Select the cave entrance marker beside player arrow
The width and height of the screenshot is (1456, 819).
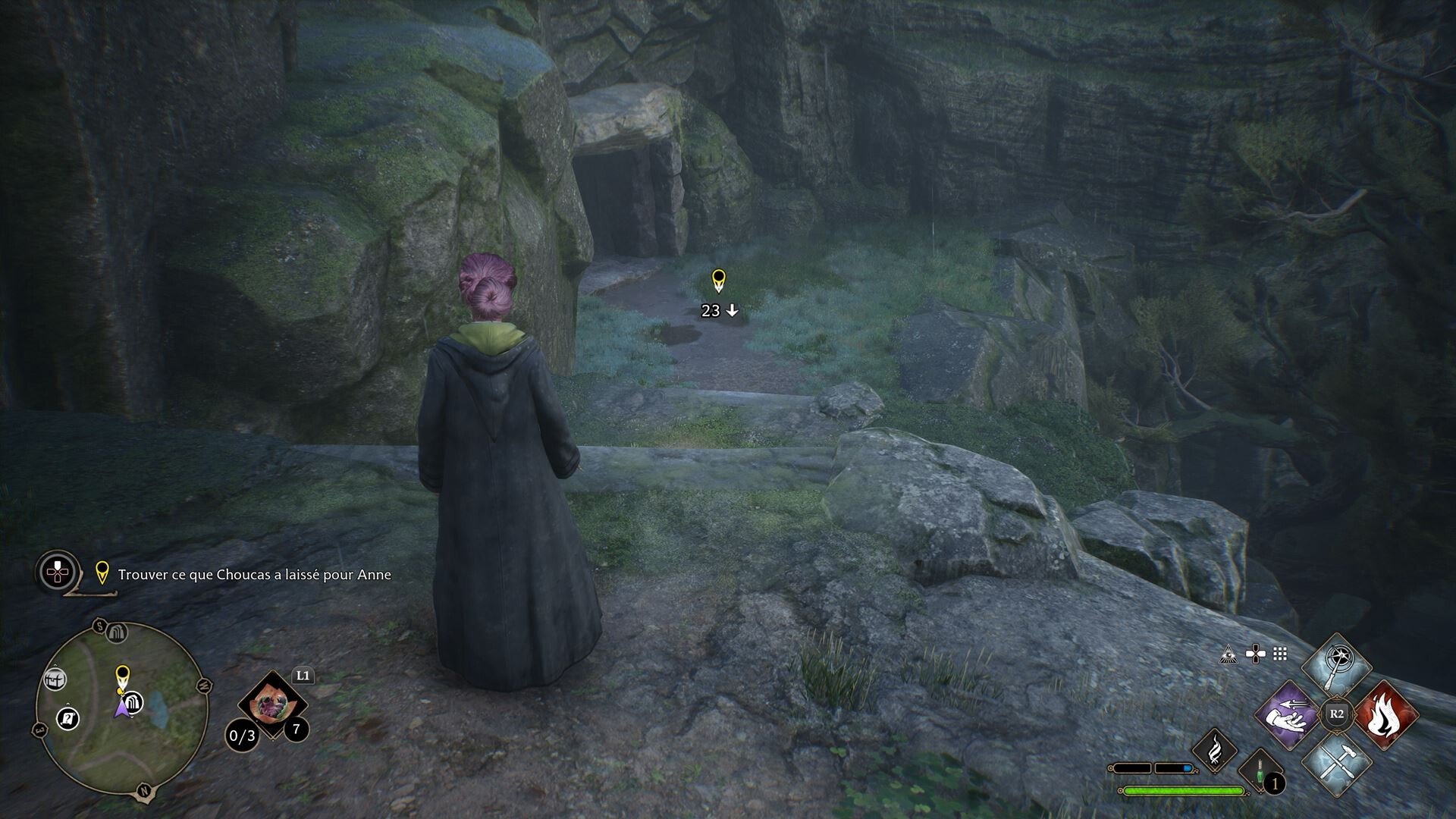click(134, 702)
